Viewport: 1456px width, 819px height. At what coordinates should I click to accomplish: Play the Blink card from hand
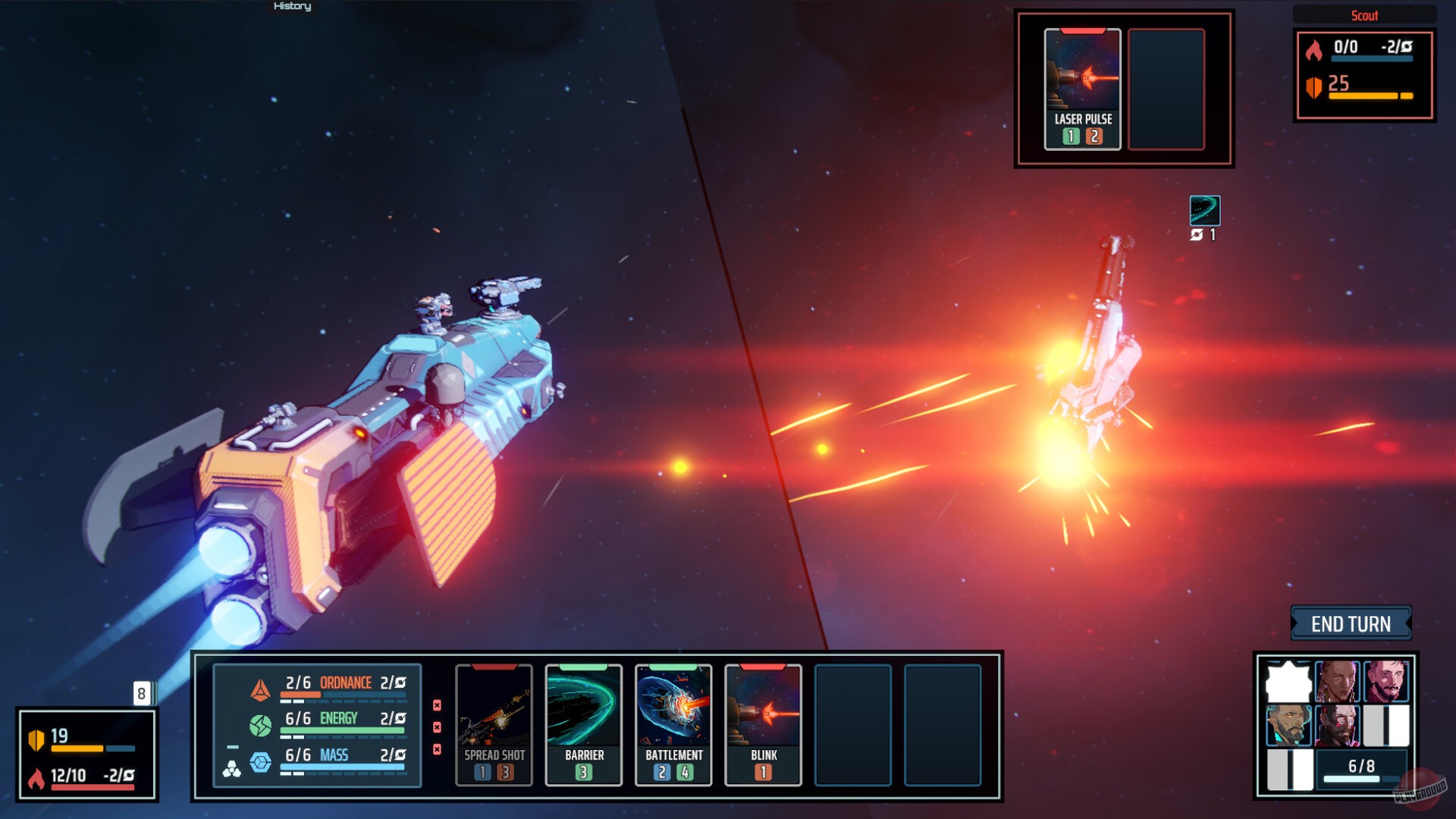(763, 724)
